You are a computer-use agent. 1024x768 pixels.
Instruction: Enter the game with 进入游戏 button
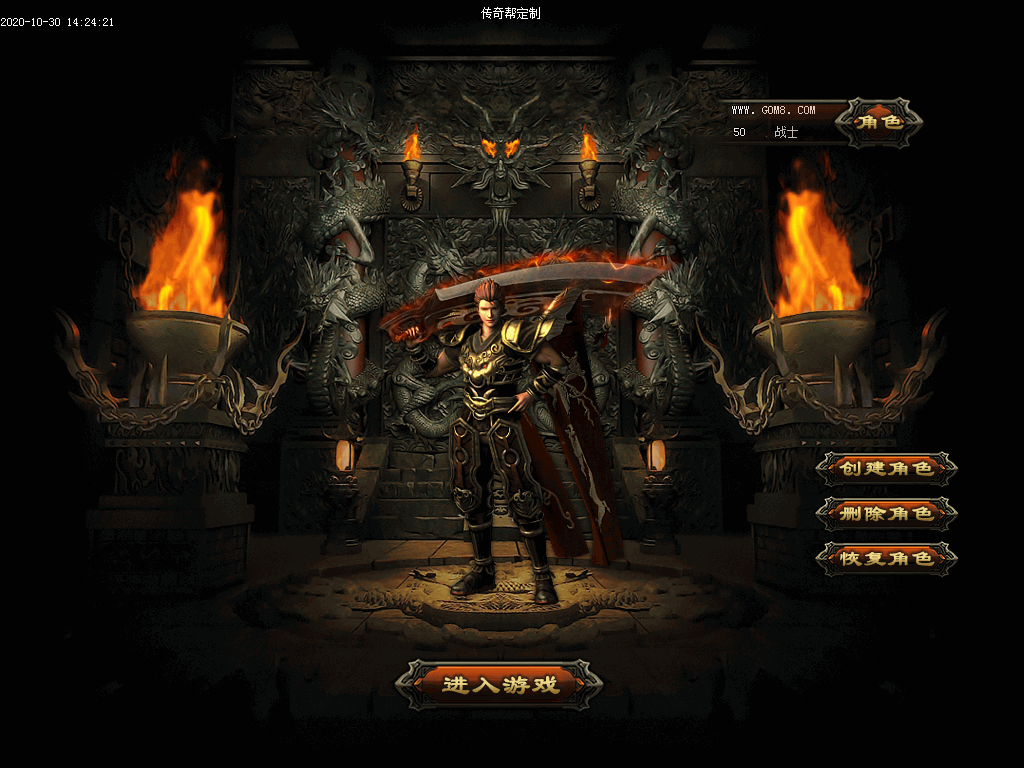(500, 685)
